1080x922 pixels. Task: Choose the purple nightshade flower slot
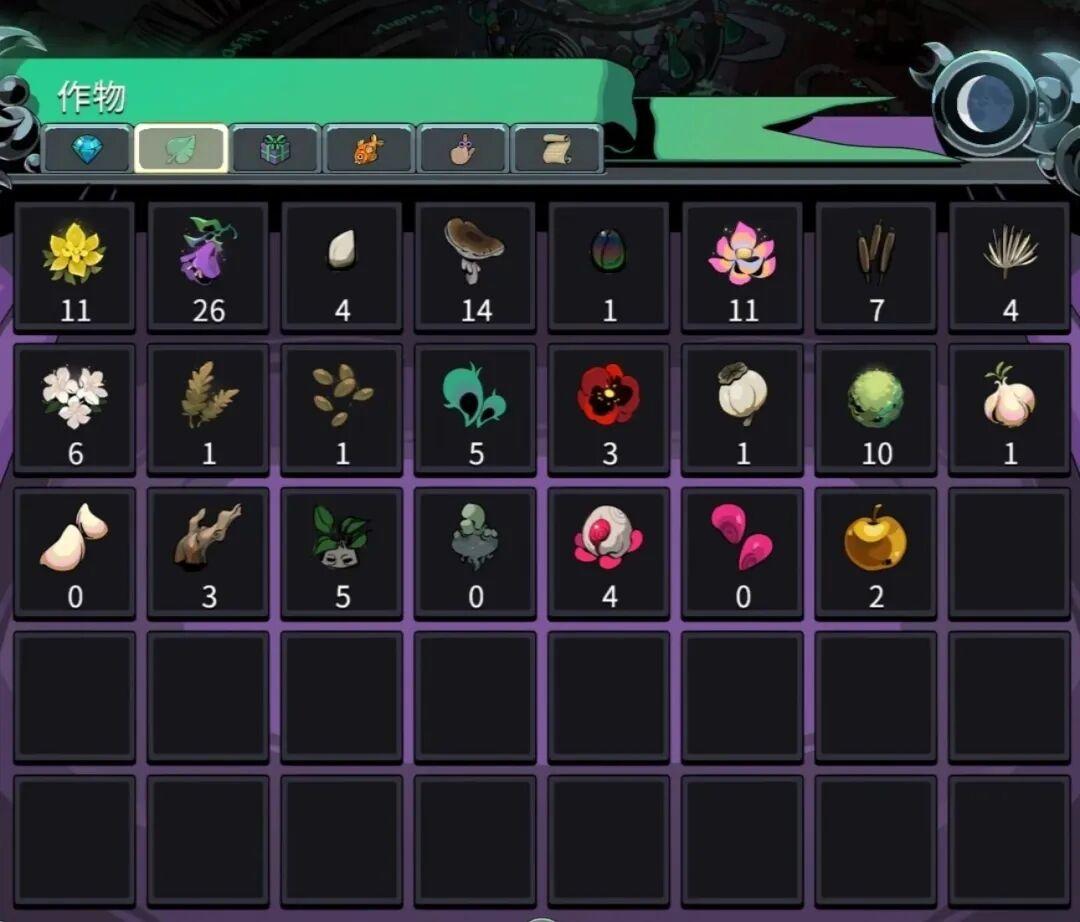click(208, 267)
